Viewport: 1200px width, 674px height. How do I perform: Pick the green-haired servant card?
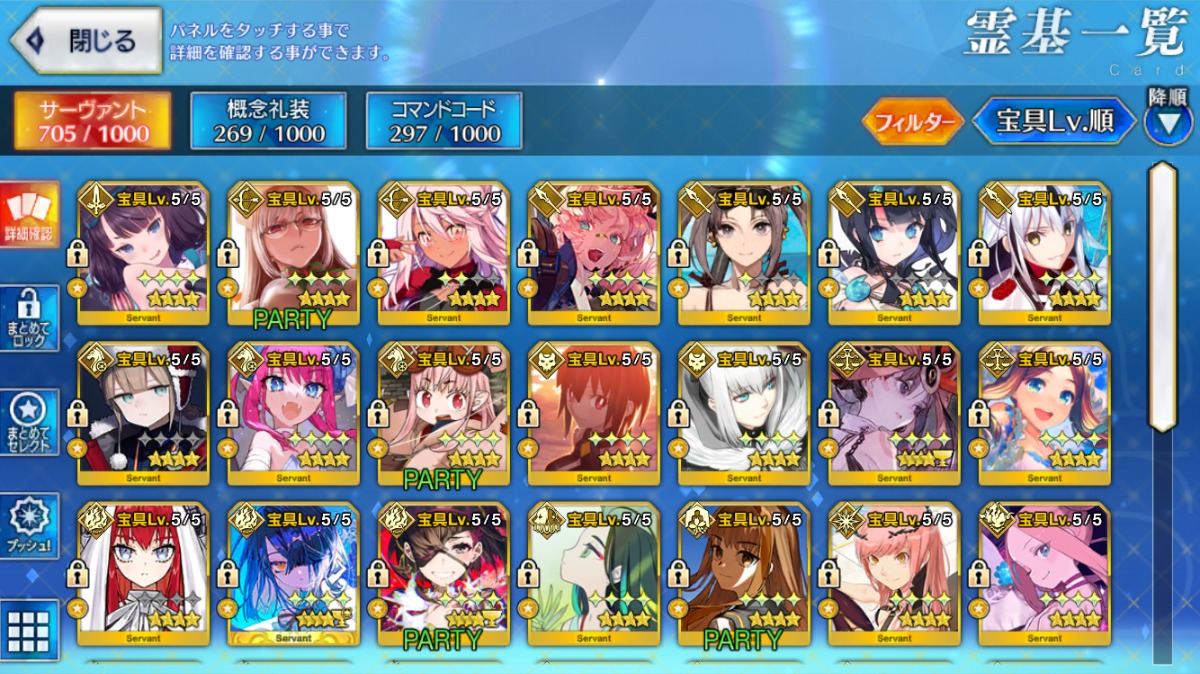pos(593,573)
